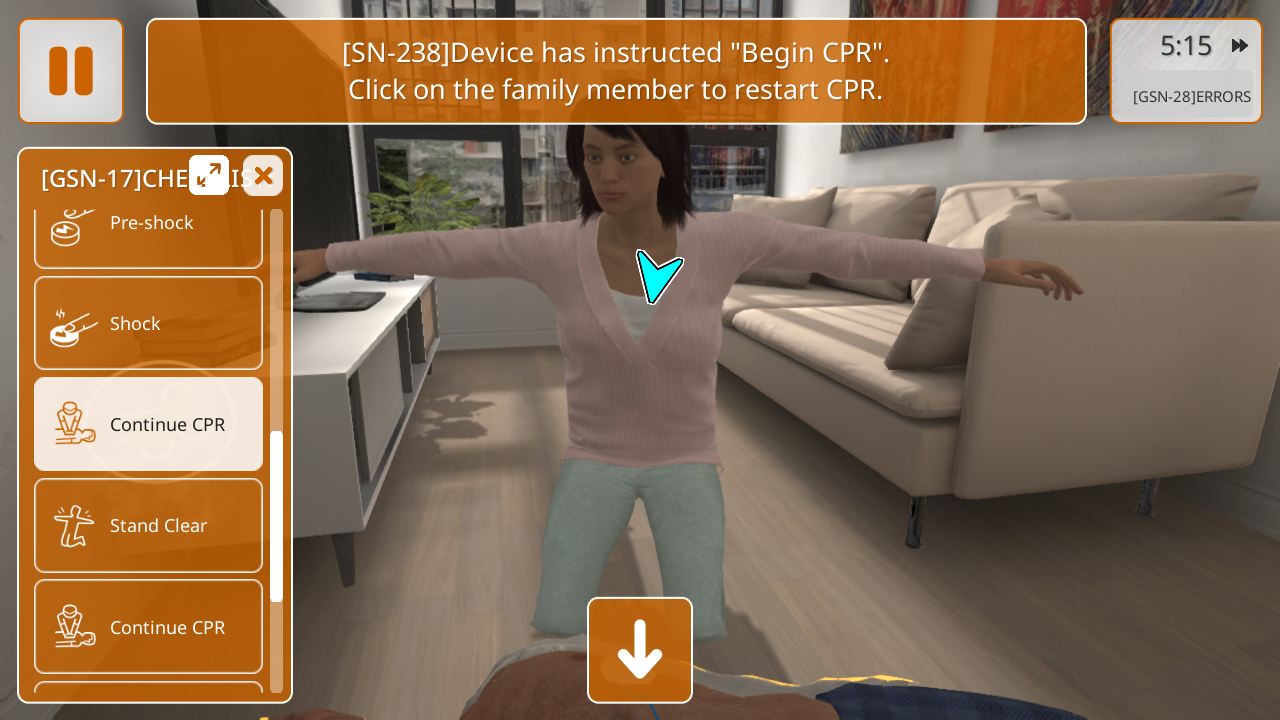Viewport: 1280px width, 720px height.
Task: Close the checklist panel
Action: pos(263,175)
